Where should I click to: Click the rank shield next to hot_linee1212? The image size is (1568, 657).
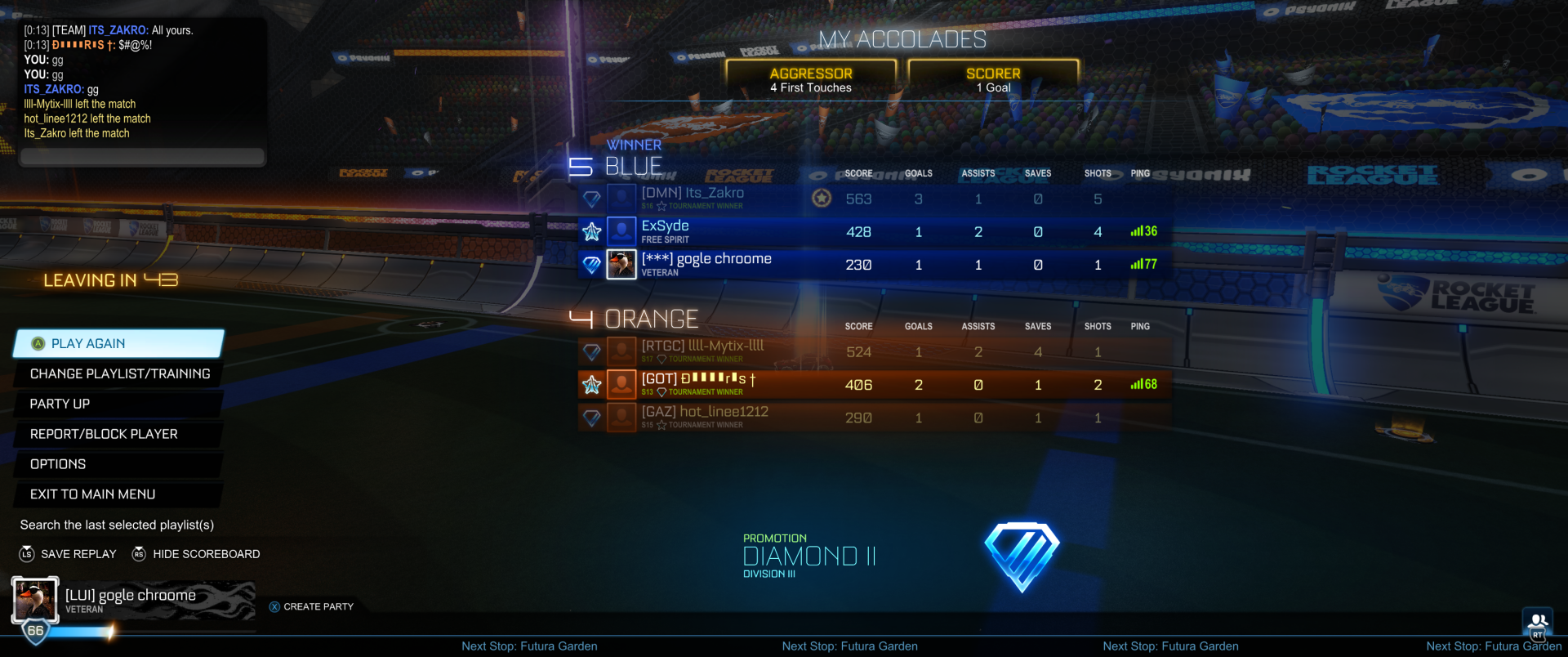[590, 417]
